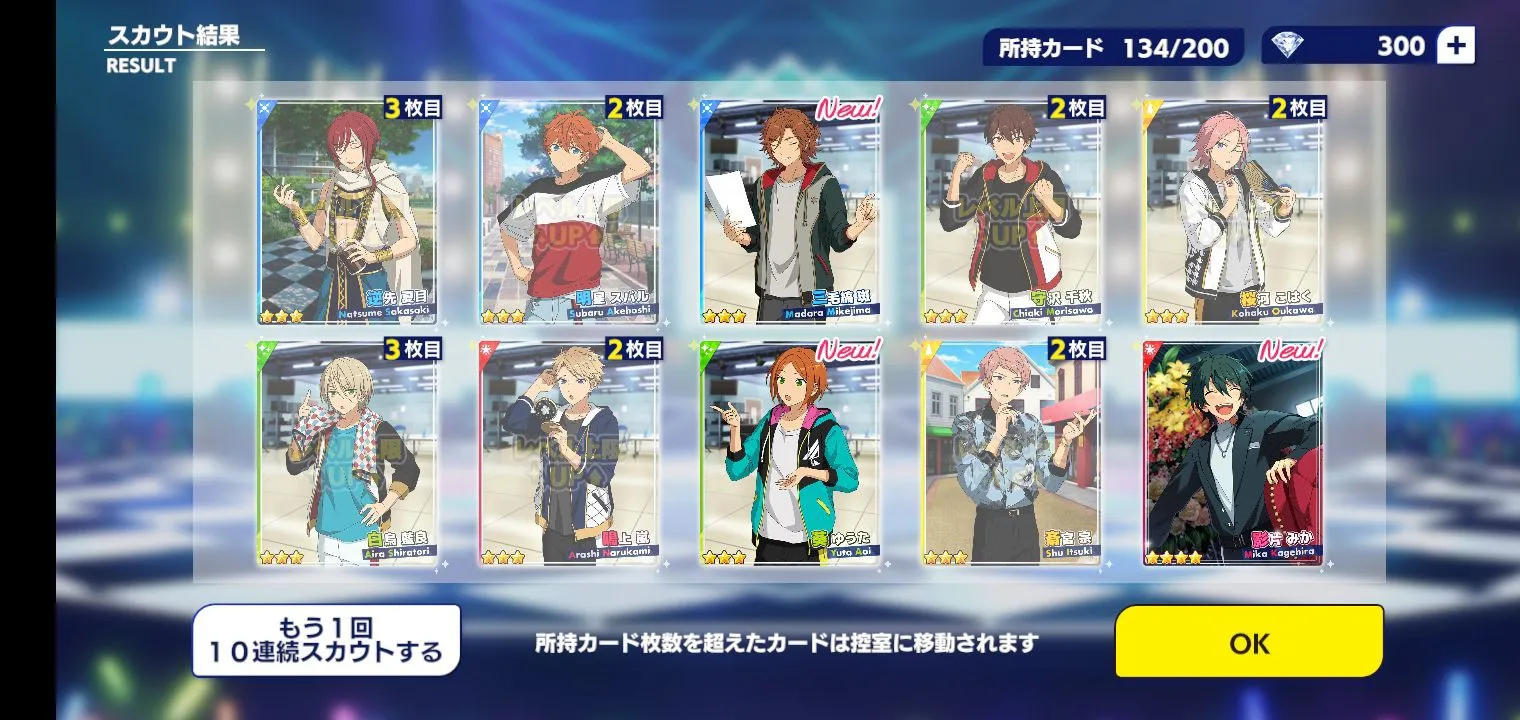The height and width of the screenshot is (720, 1520).
Task: Add diamonds with the plus button
Action: pyautogui.click(x=1455, y=46)
